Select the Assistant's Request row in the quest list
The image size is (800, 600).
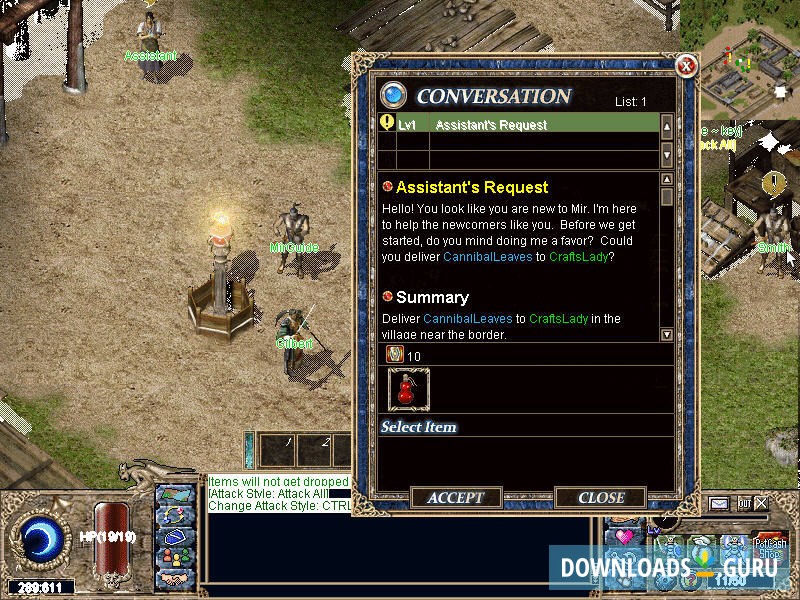point(520,125)
